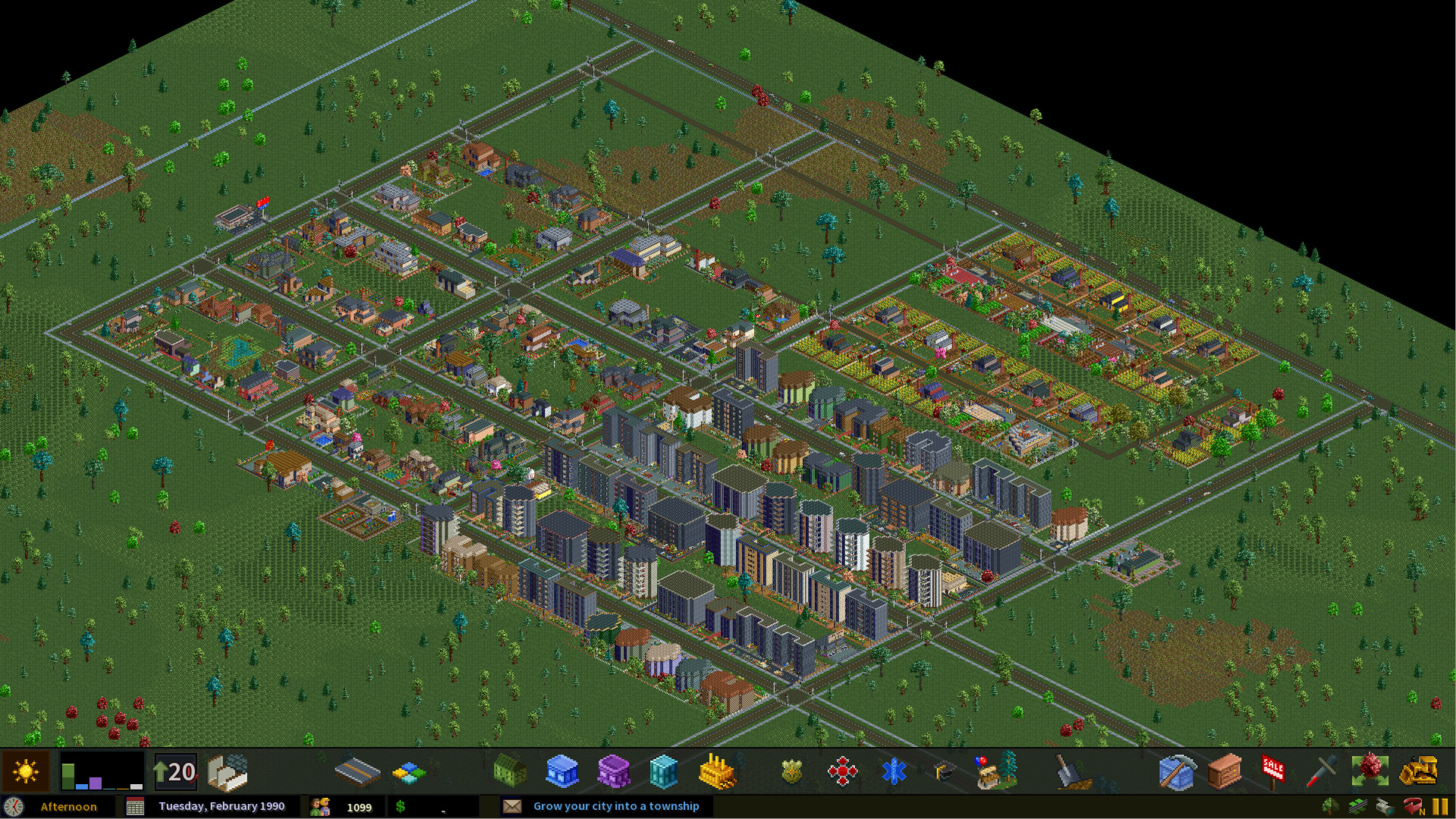Open the rank badge showing level 20

click(x=175, y=770)
